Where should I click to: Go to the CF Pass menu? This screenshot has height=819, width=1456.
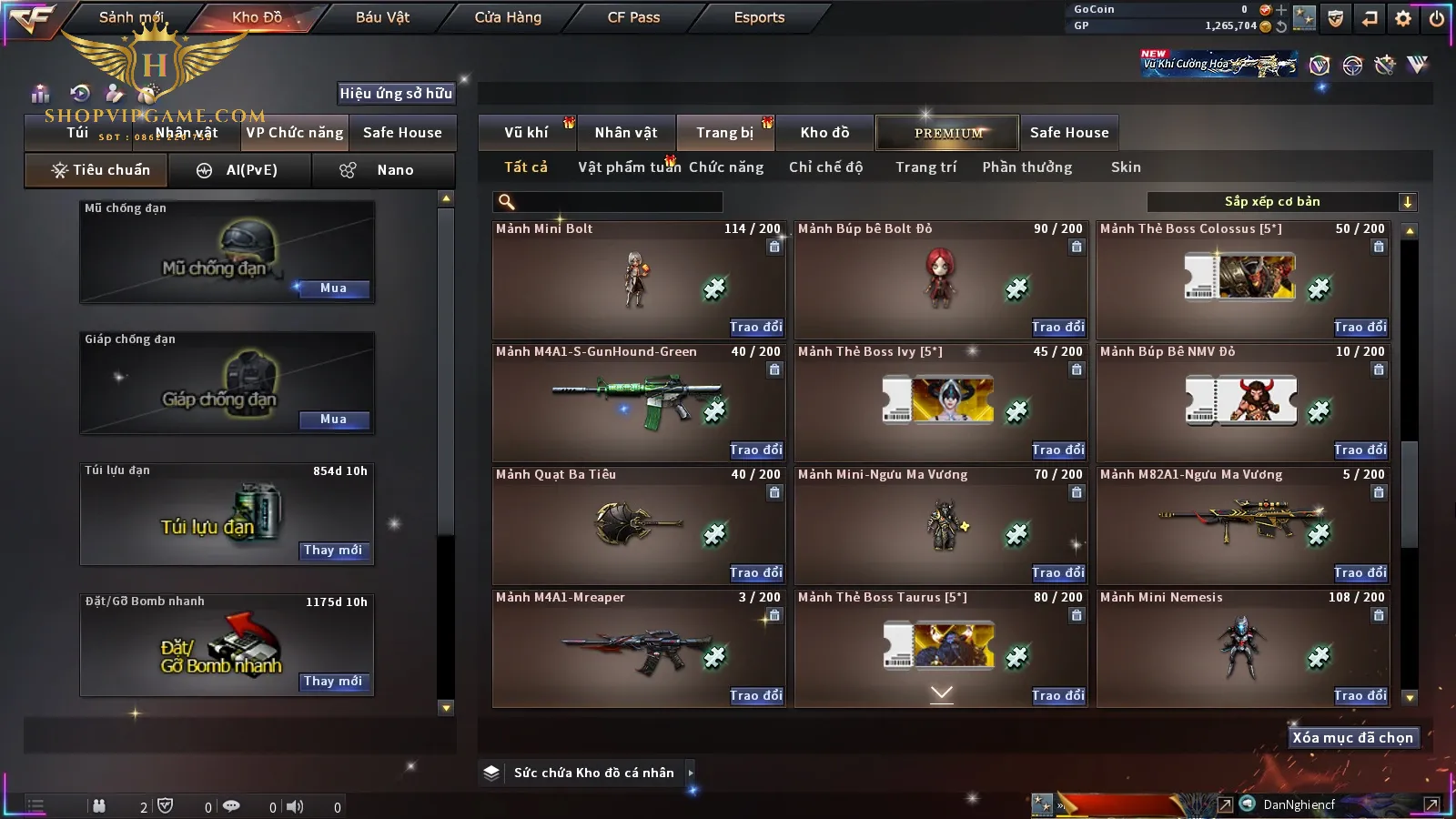633,17
